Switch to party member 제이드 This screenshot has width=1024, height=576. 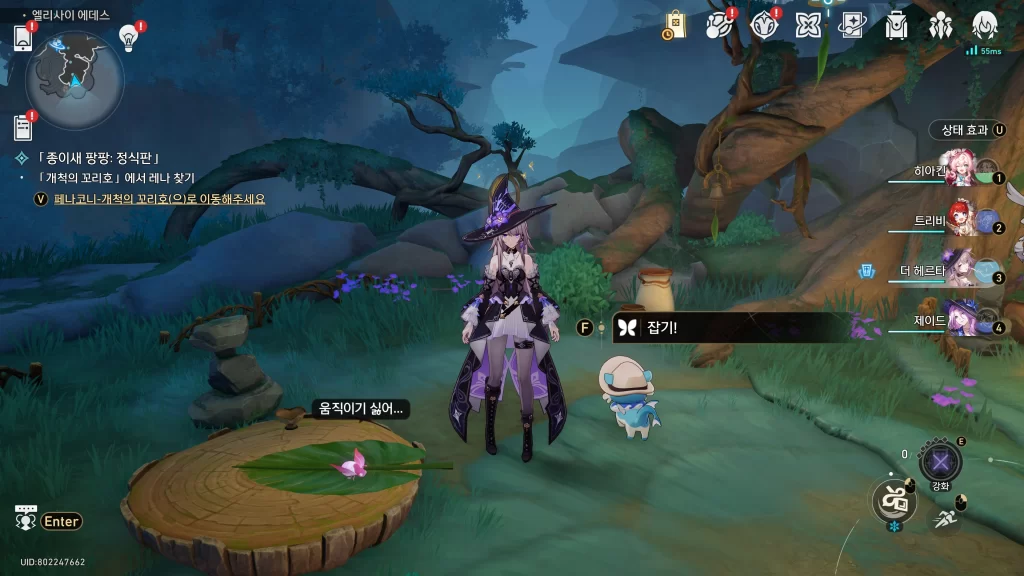click(x=962, y=322)
